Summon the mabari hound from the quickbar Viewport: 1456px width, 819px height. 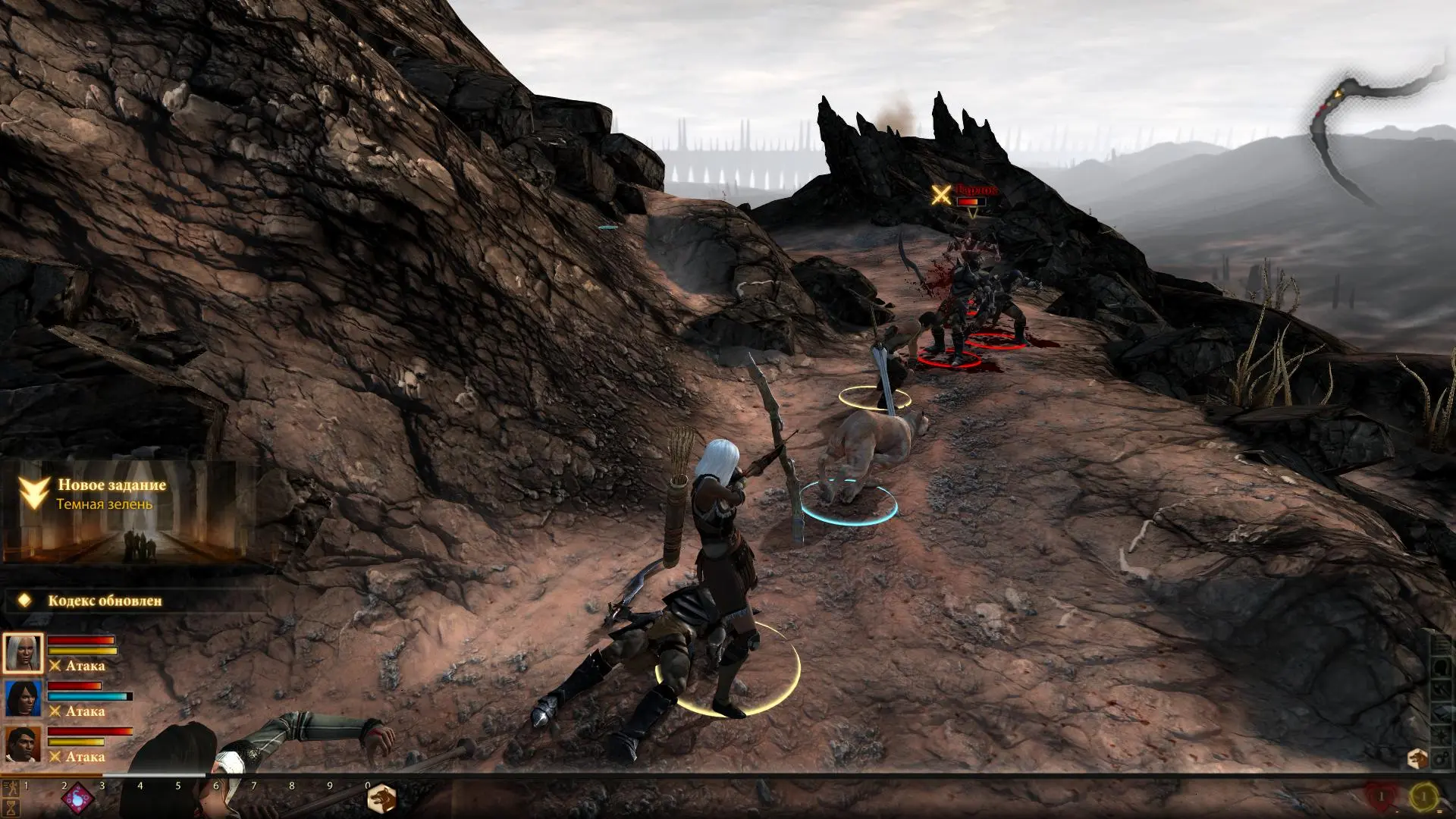pos(381,799)
